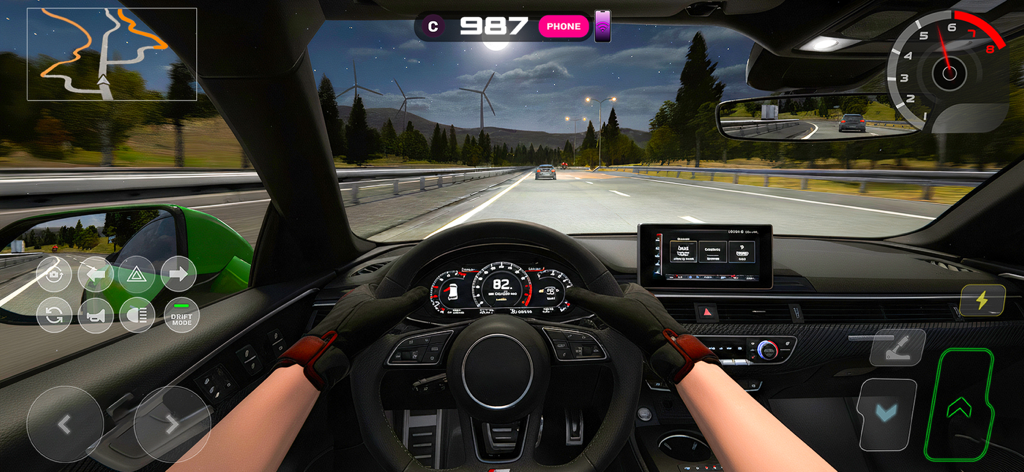Steer left with the left arrow button
Image resolution: width=1024 pixels, height=472 pixels.
coord(65,424)
